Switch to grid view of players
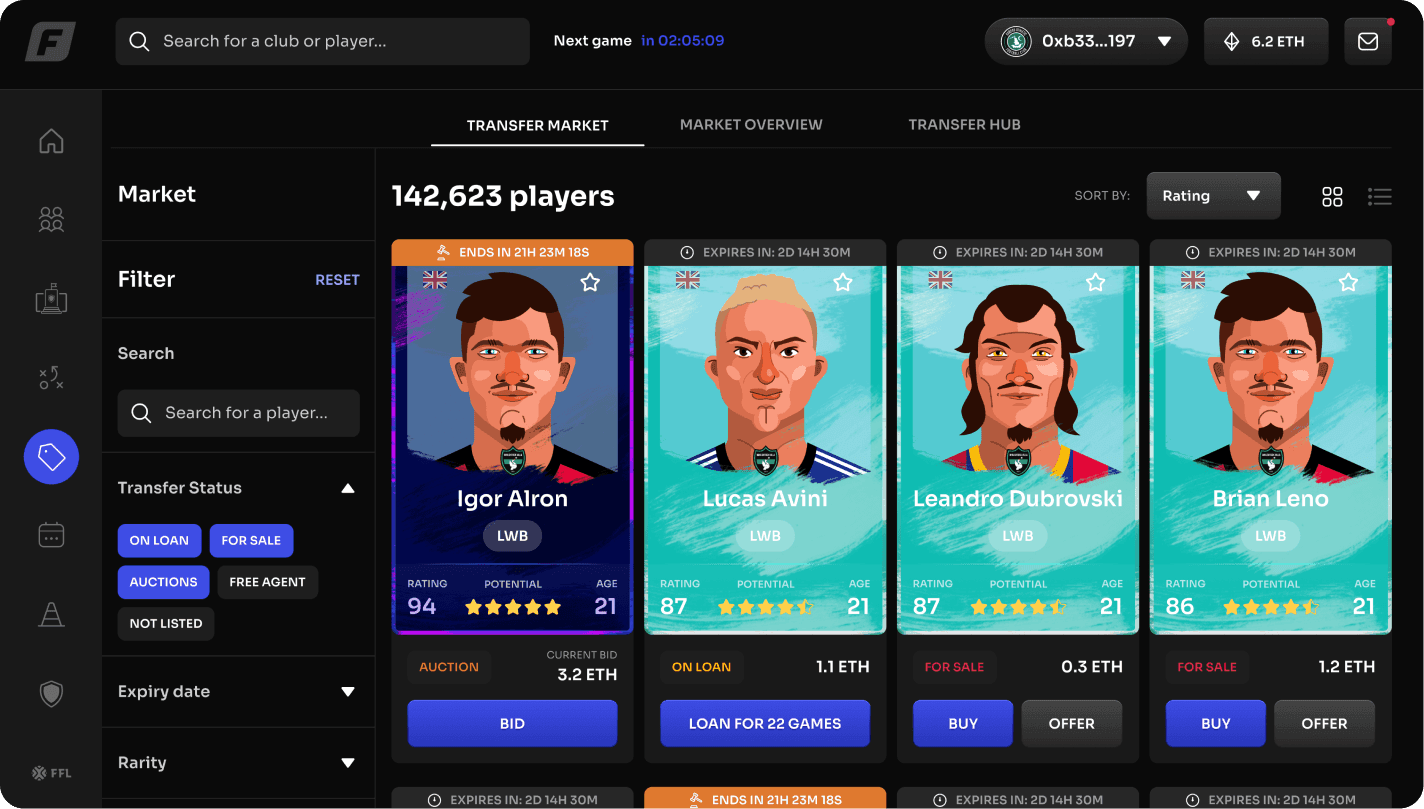 [1332, 196]
